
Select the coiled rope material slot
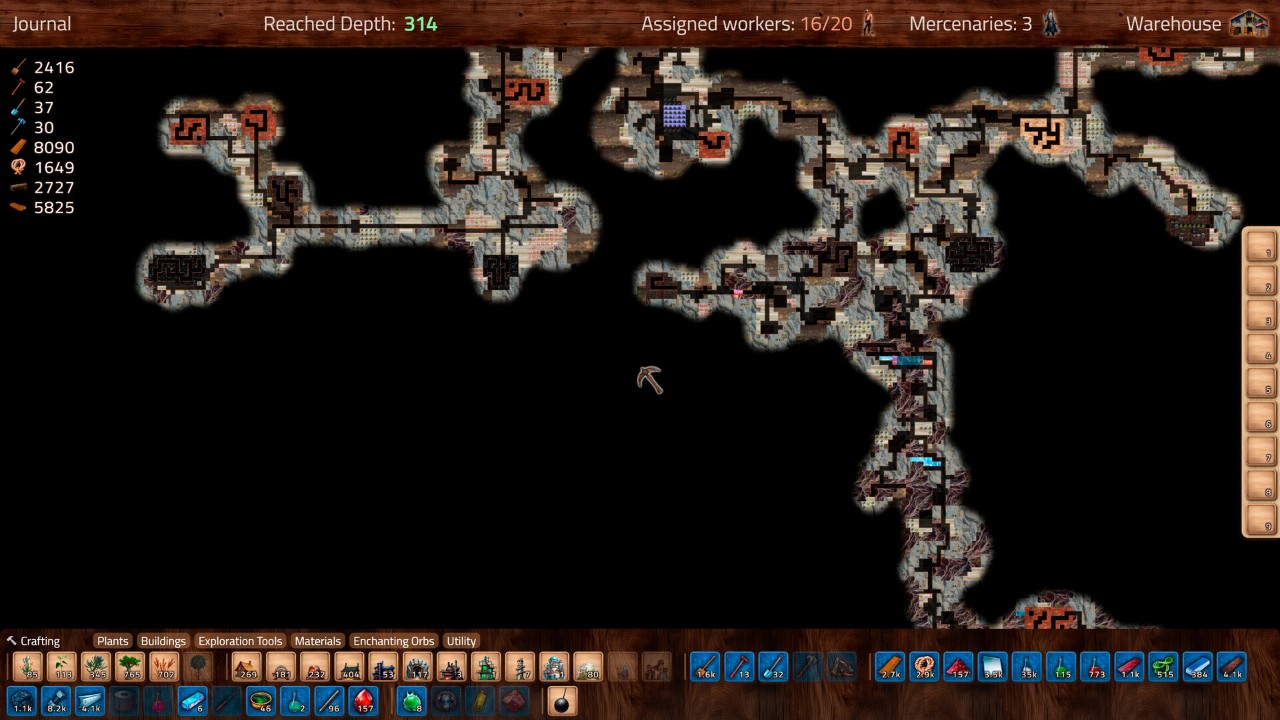point(924,667)
